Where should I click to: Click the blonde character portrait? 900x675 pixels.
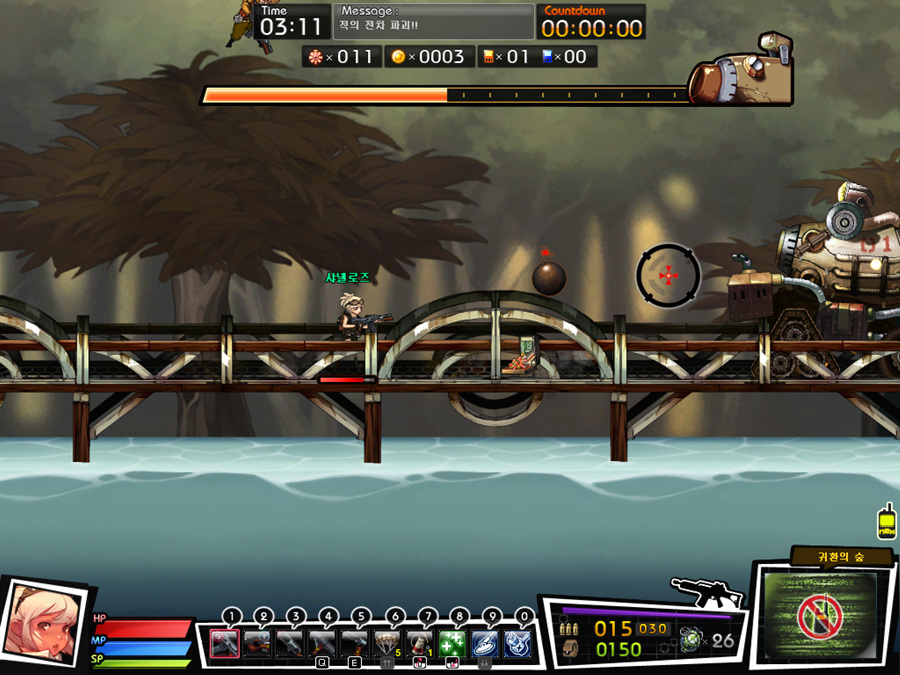(x=42, y=622)
